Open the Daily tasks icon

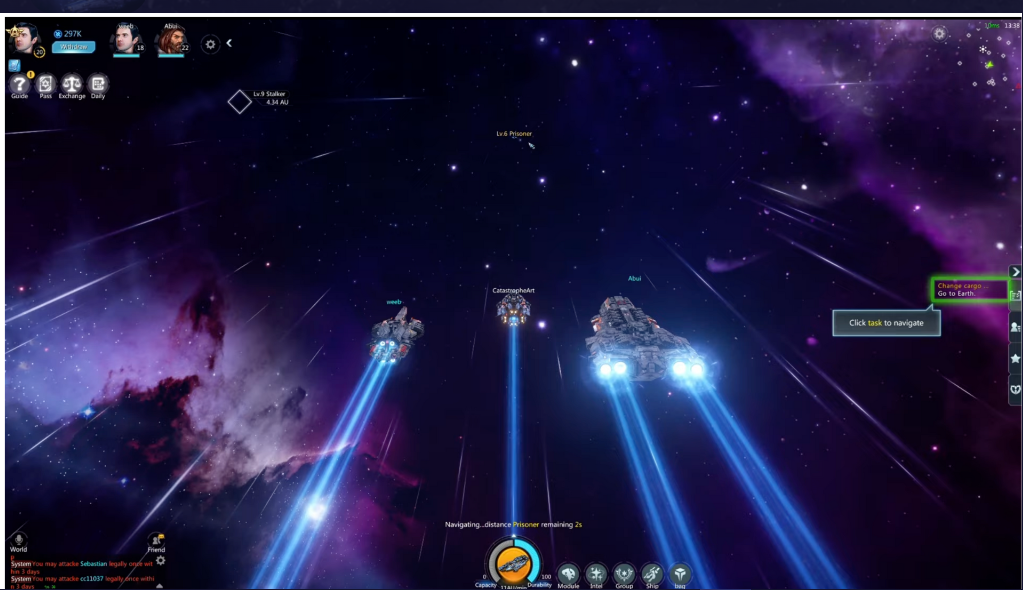click(97, 84)
